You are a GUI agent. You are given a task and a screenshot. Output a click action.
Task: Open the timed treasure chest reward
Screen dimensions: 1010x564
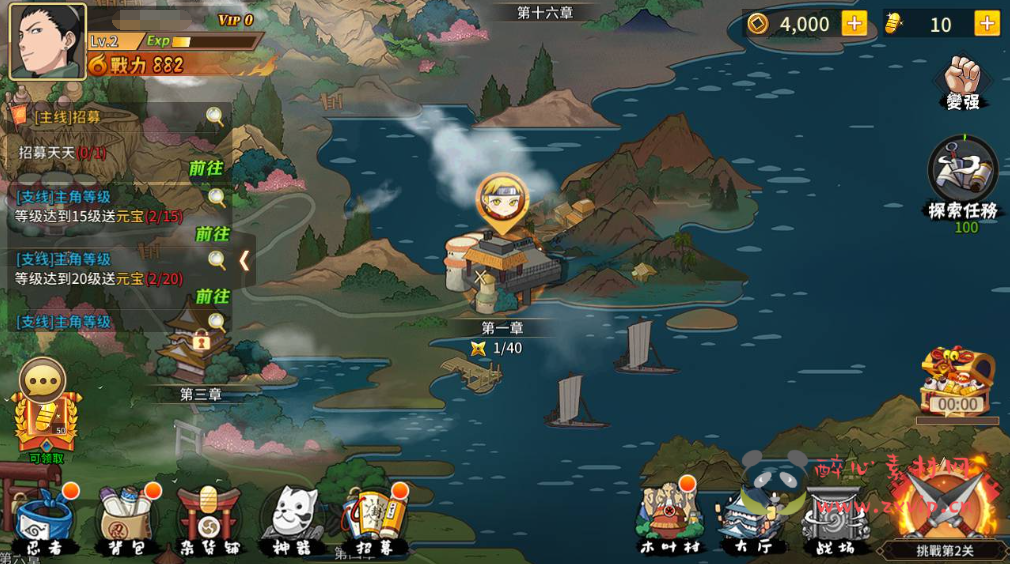point(957,382)
